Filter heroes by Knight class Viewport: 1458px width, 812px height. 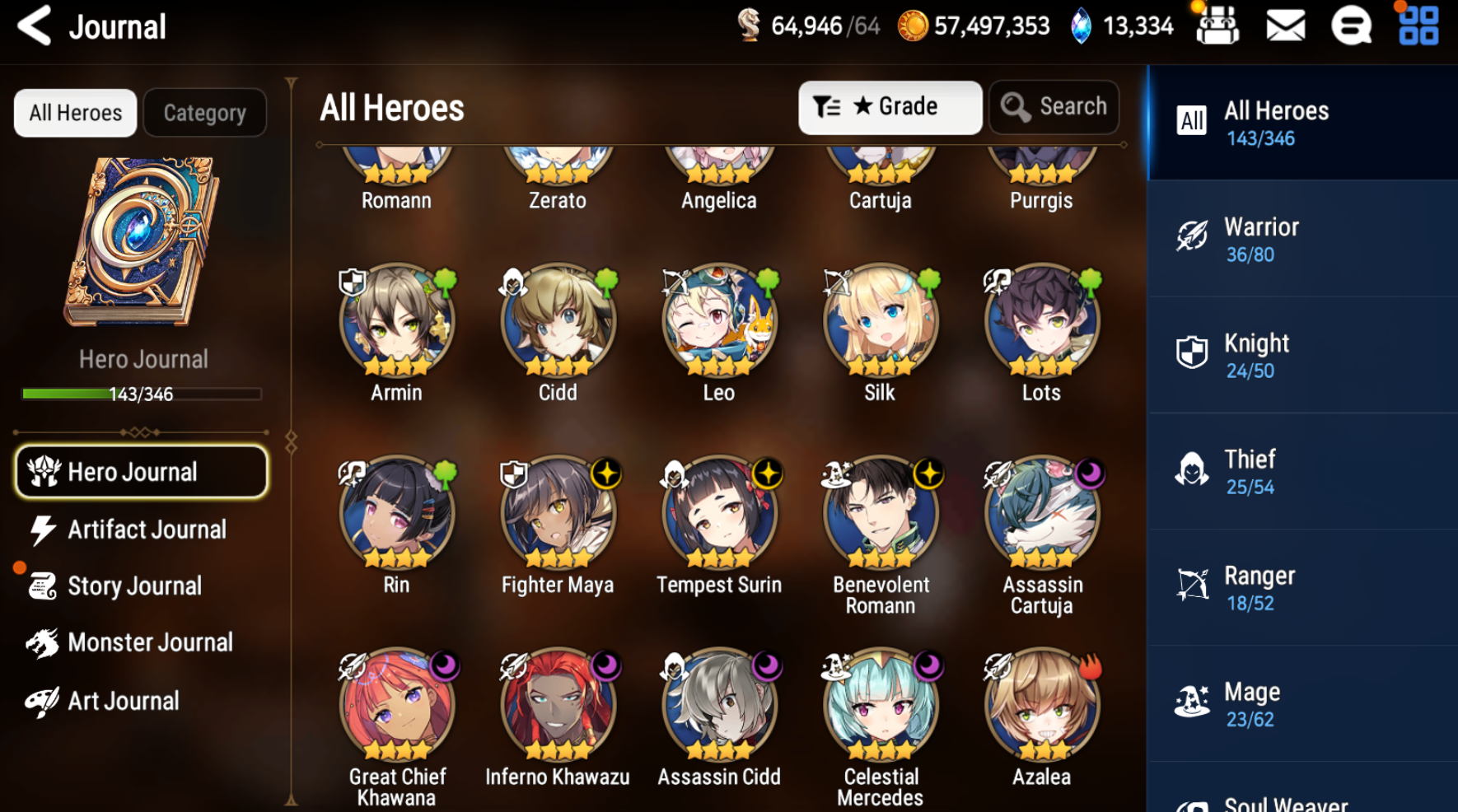(x=1301, y=355)
